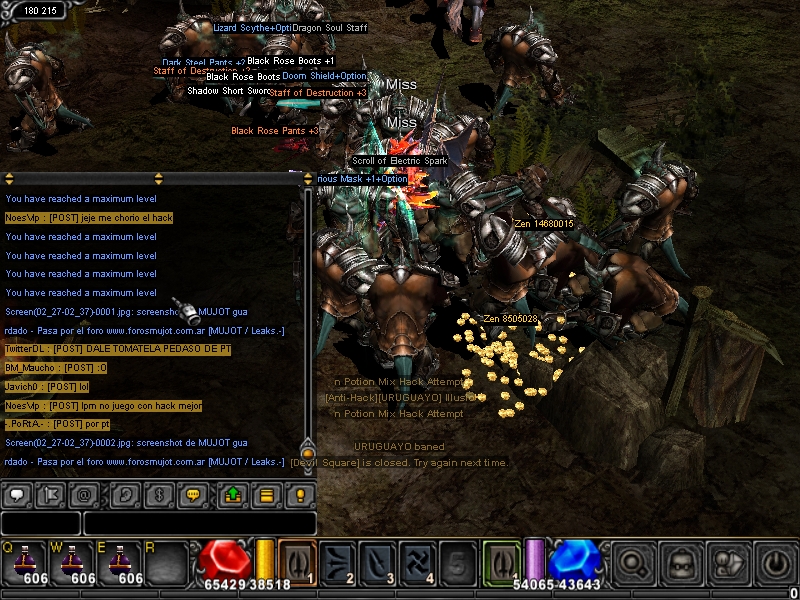Click the green up-arrow chat button
Image resolution: width=800 pixels, height=600 pixels.
[233, 495]
